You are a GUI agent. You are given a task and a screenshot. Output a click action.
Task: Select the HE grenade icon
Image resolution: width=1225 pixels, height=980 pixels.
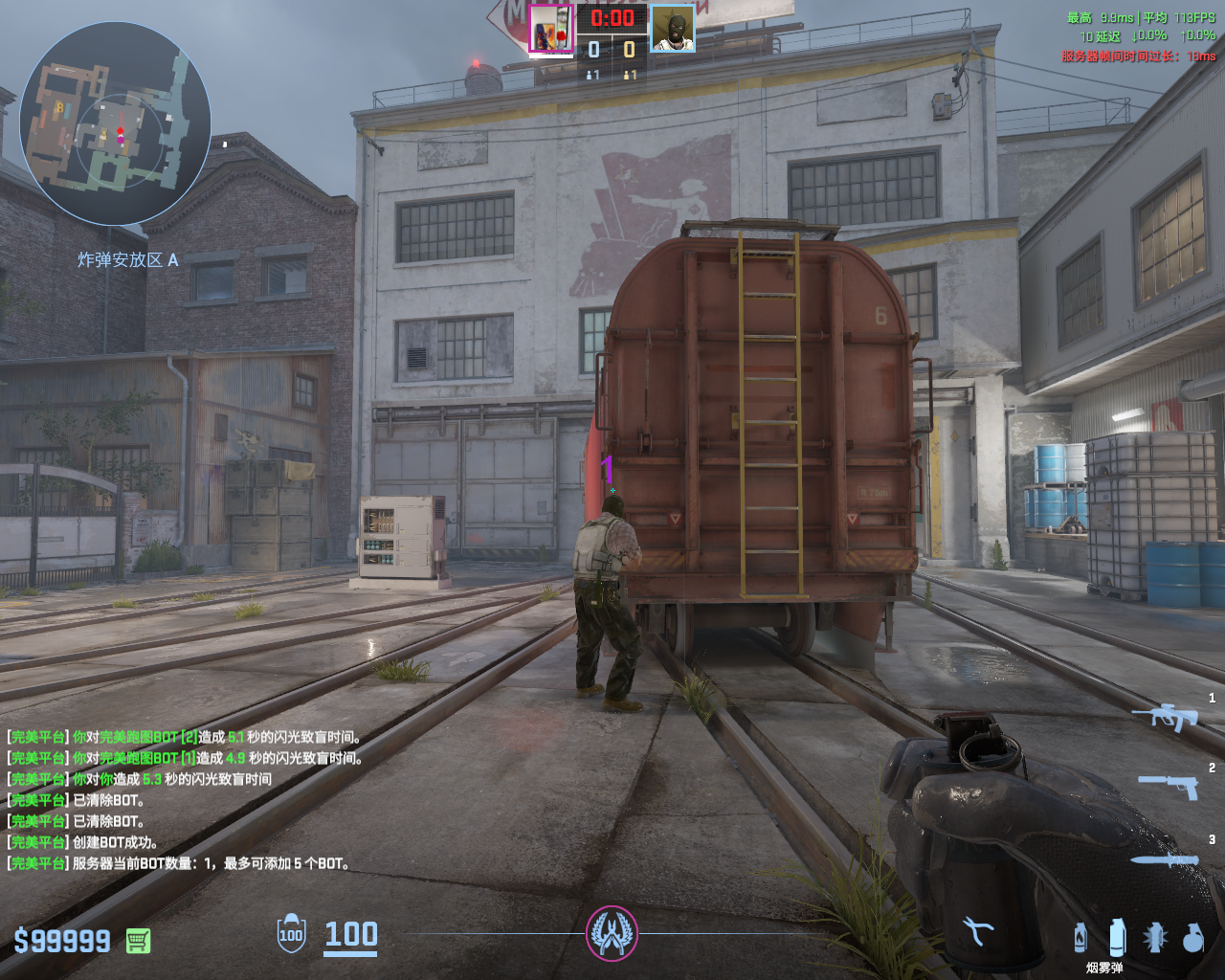coord(1192,938)
